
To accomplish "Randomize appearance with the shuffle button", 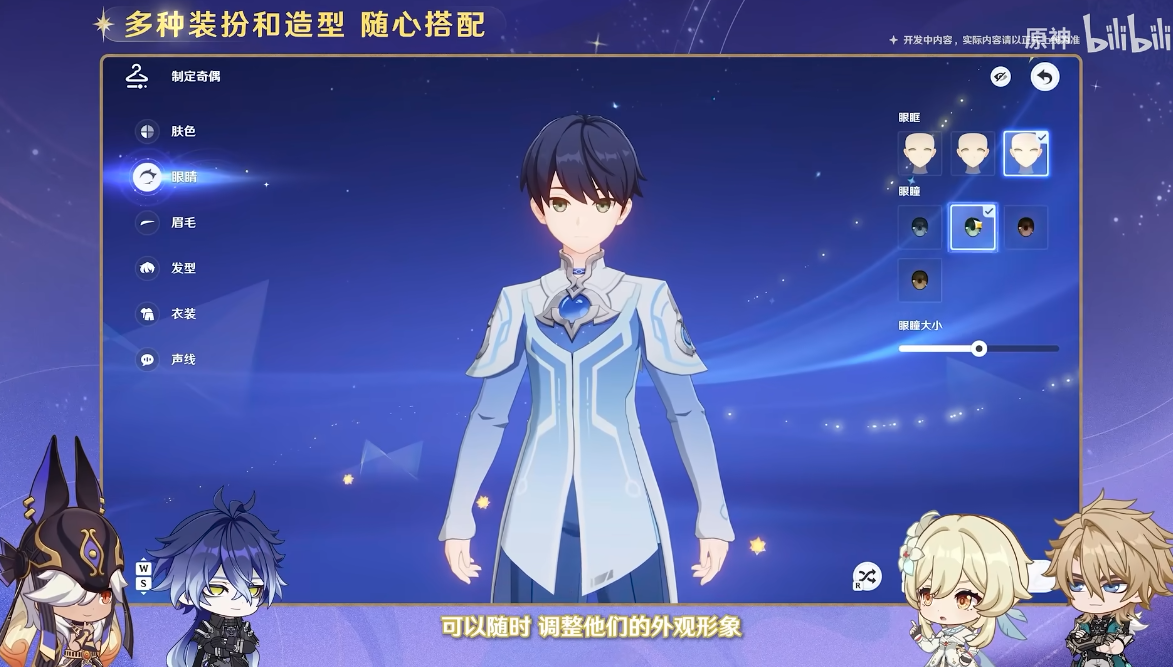I will click(x=866, y=575).
